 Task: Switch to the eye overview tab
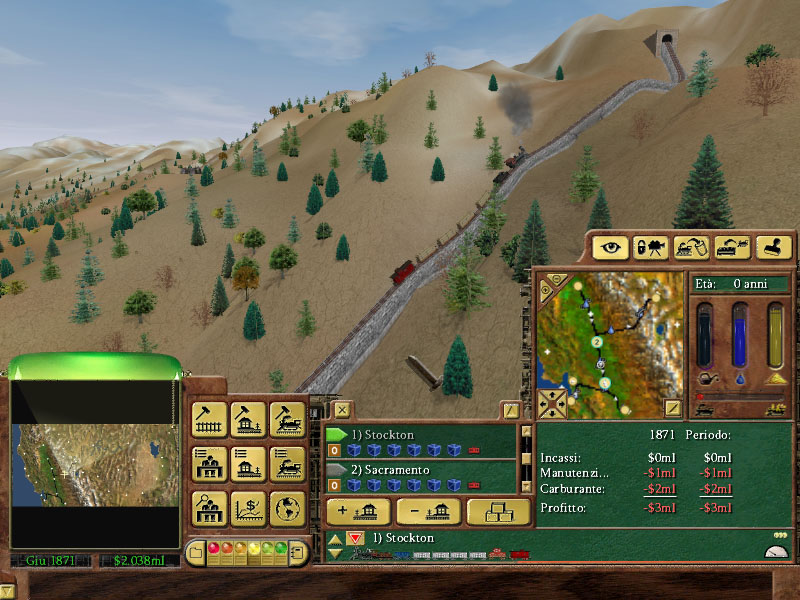(x=610, y=247)
